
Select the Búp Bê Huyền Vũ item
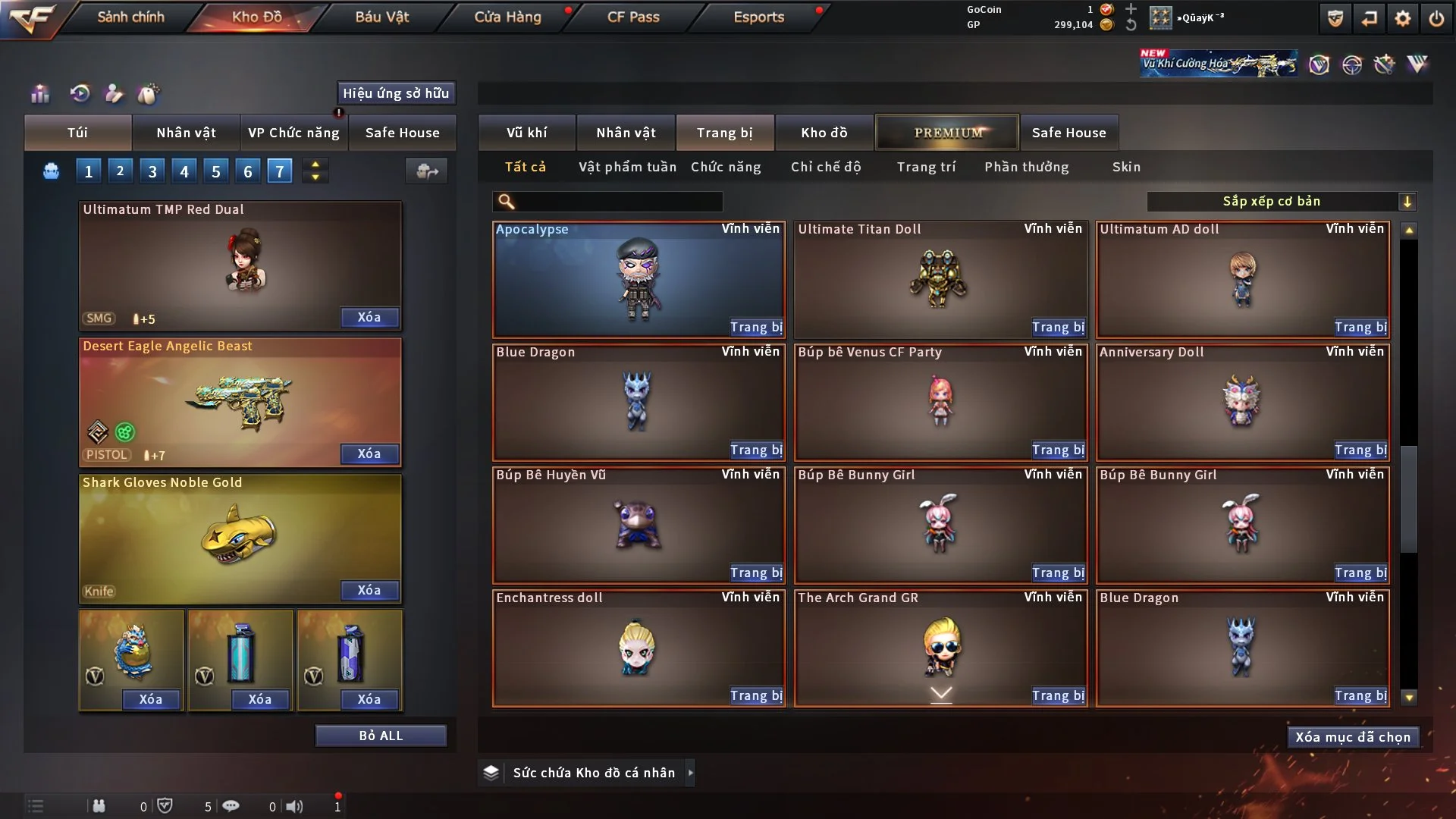(637, 525)
